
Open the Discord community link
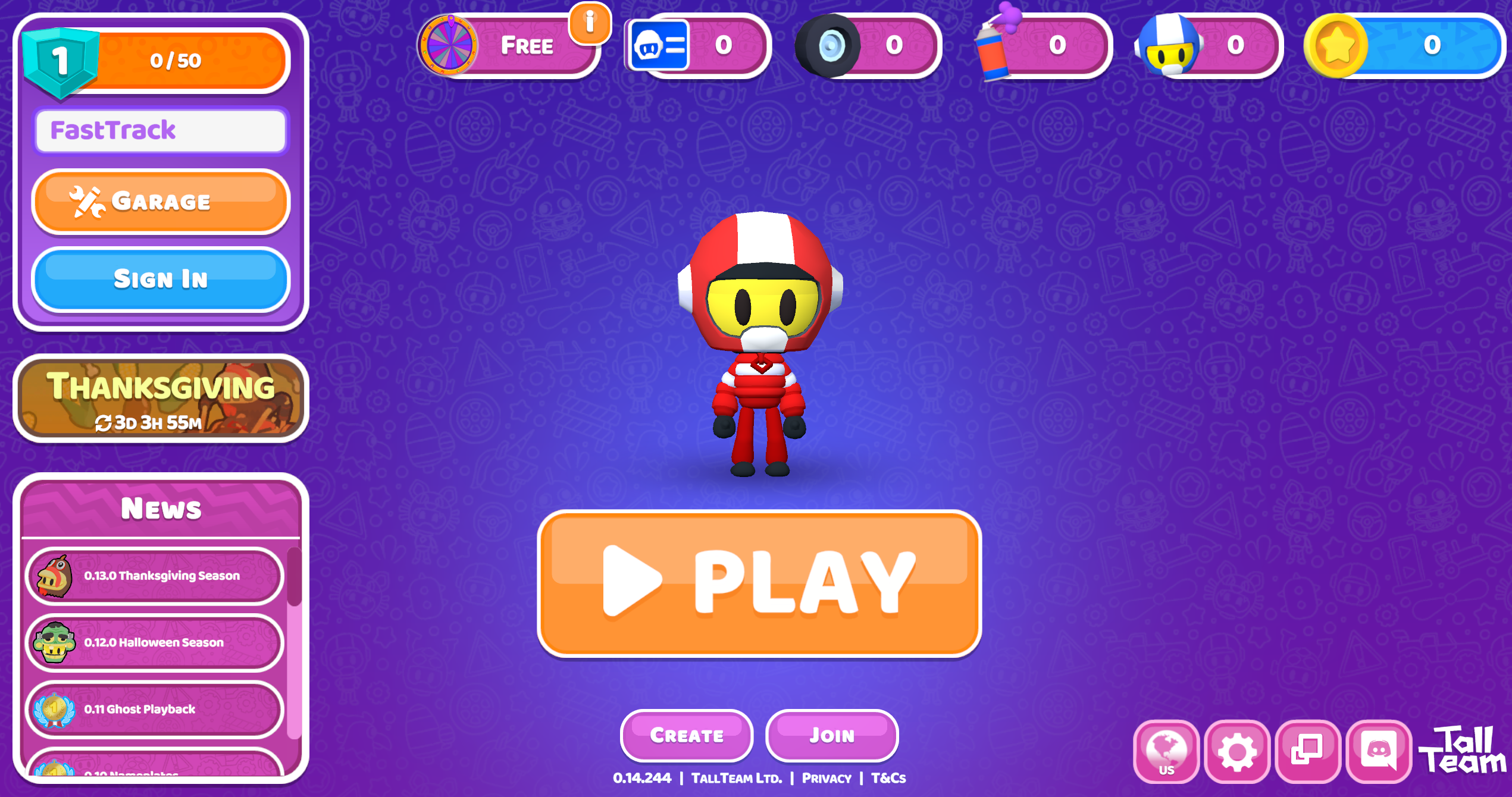(x=1380, y=753)
